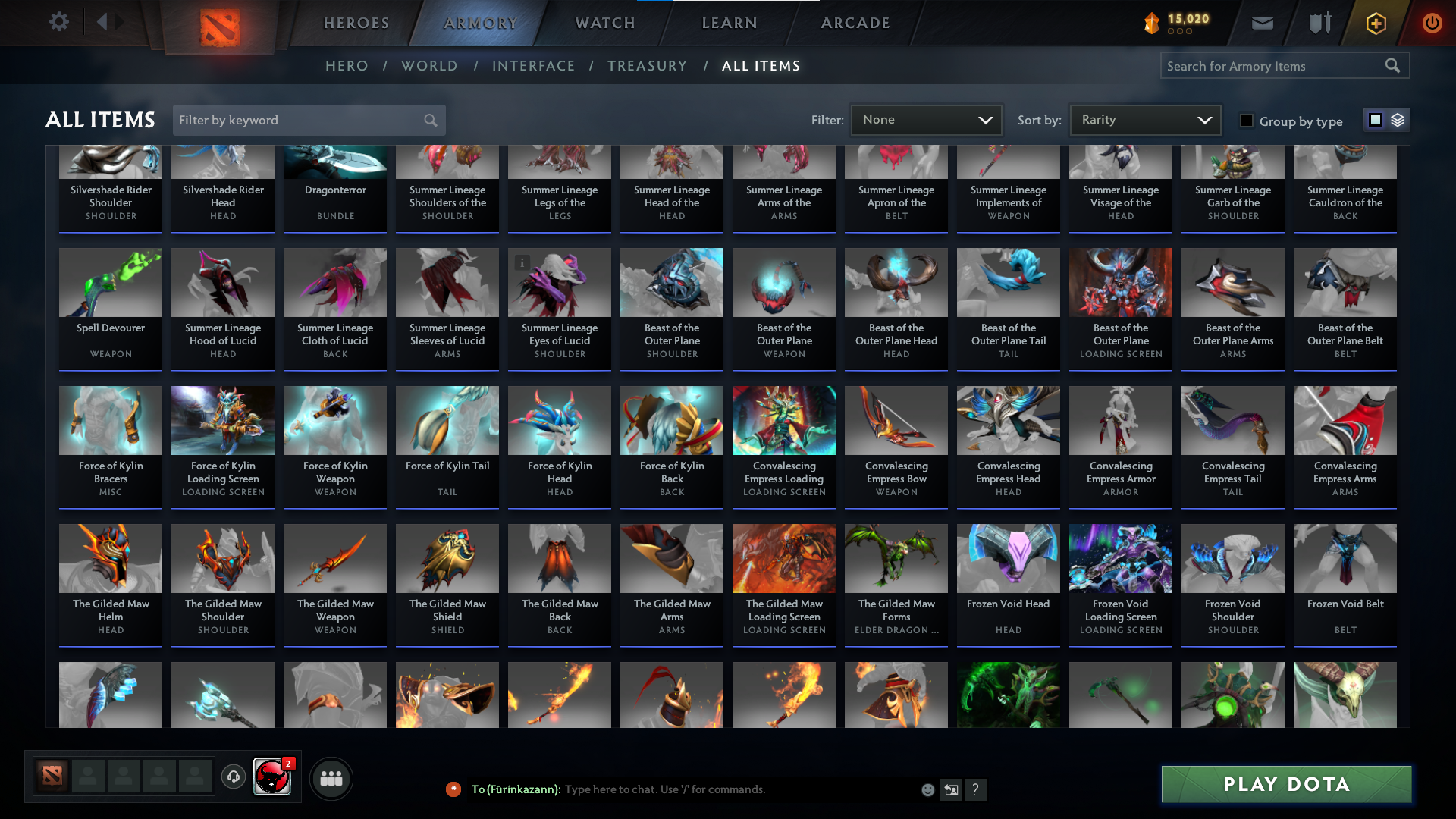Click the HEROES navigation link
Image resolution: width=1456 pixels, height=819 pixels.
click(356, 23)
